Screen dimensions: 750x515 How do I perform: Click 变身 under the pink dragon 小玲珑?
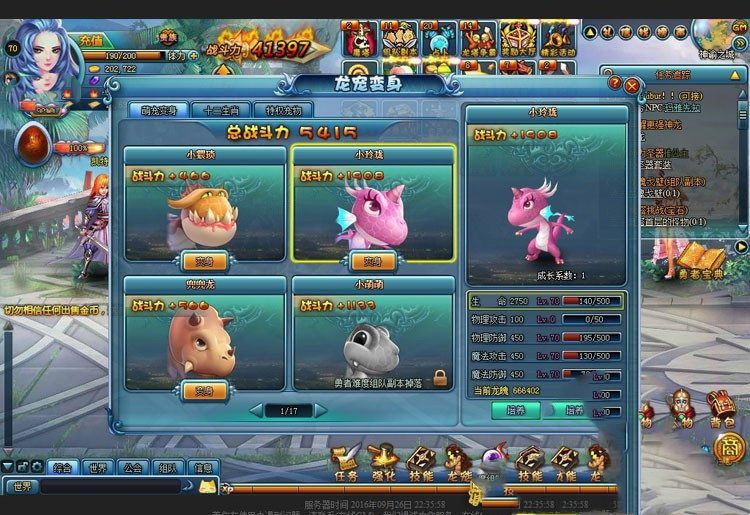[x=372, y=262]
